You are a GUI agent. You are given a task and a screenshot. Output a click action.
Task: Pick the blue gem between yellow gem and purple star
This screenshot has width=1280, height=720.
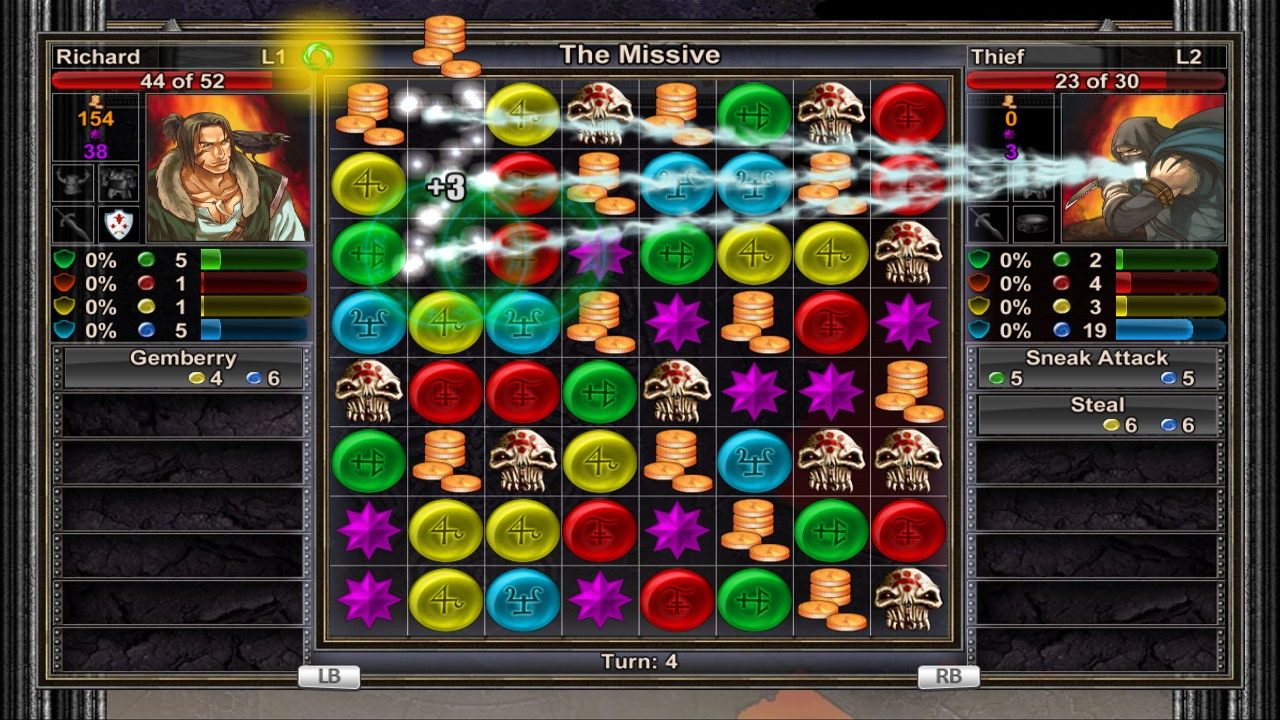(522, 599)
